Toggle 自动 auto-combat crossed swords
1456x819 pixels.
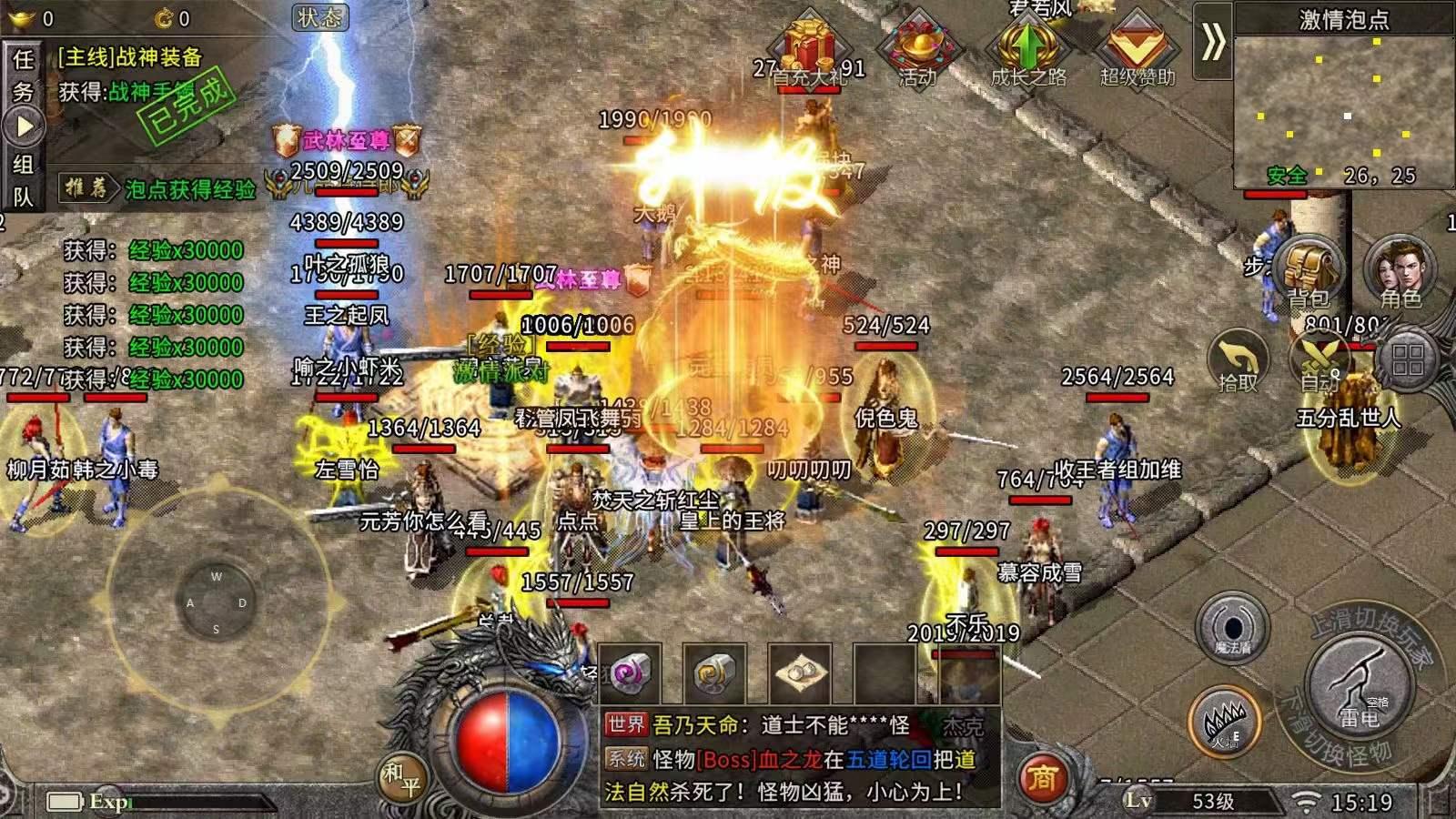pos(1319,360)
